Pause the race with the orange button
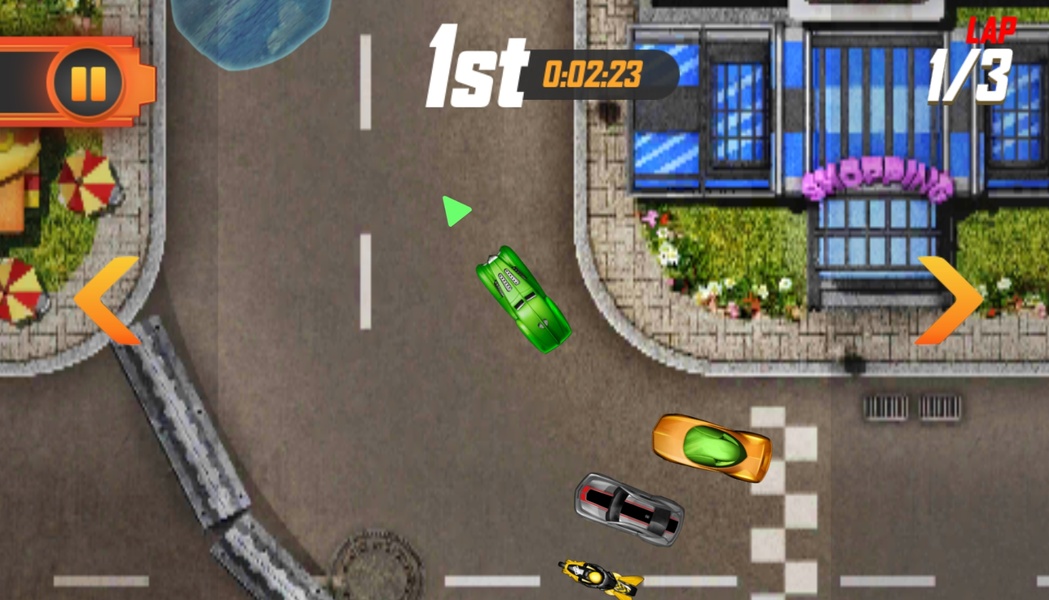Image resolution: width=1049 pixels, height=600 pixels. (x=88, y=83)
